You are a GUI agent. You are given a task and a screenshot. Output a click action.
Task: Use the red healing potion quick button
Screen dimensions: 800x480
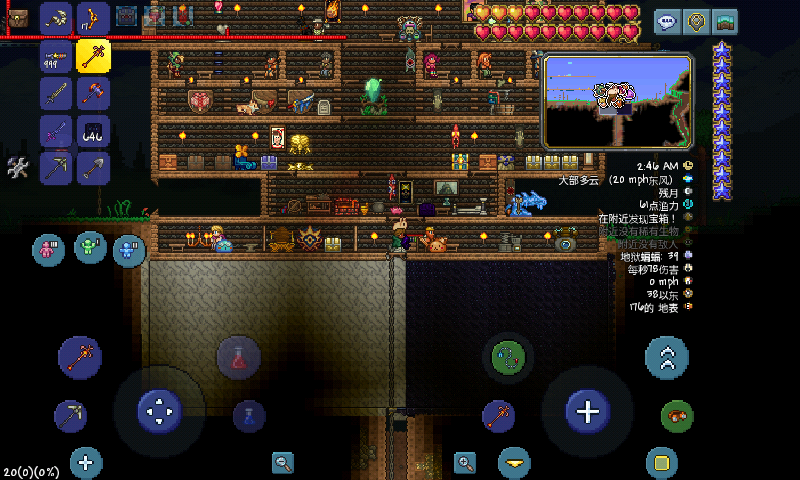239,357
